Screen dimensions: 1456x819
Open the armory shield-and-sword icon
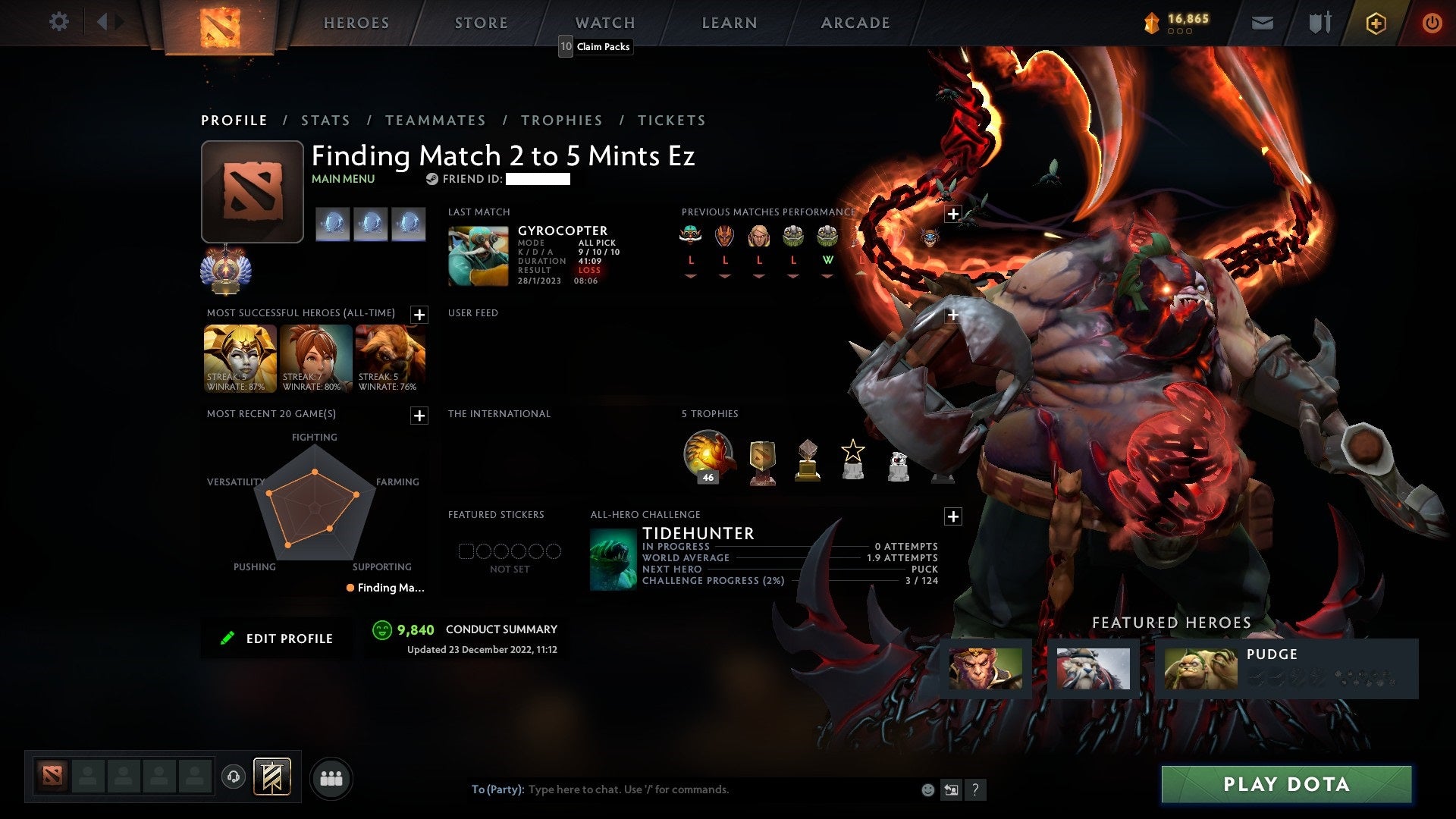tap(1319, 23)
